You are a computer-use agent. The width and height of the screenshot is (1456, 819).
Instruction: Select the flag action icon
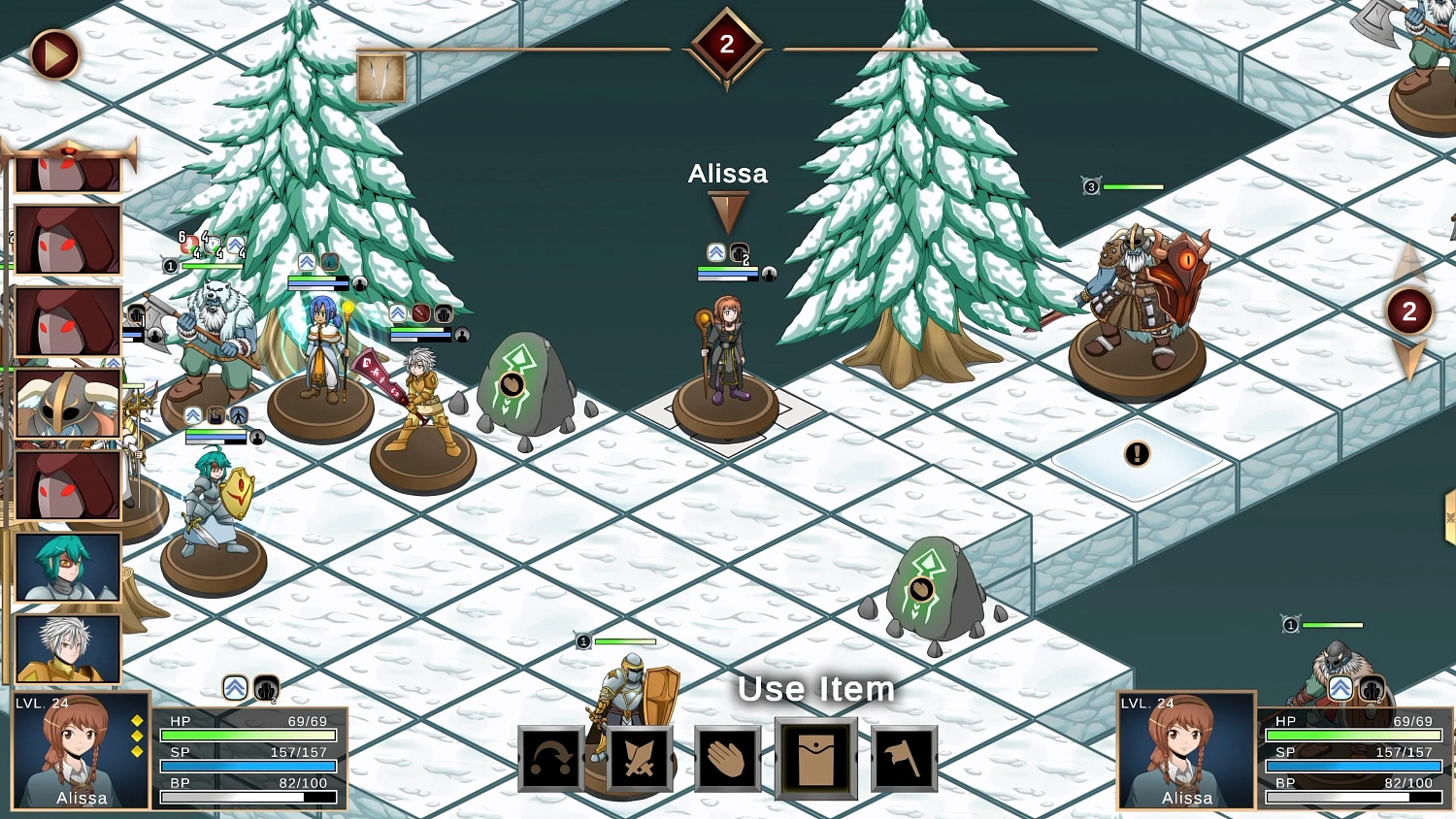coord(904,758)
